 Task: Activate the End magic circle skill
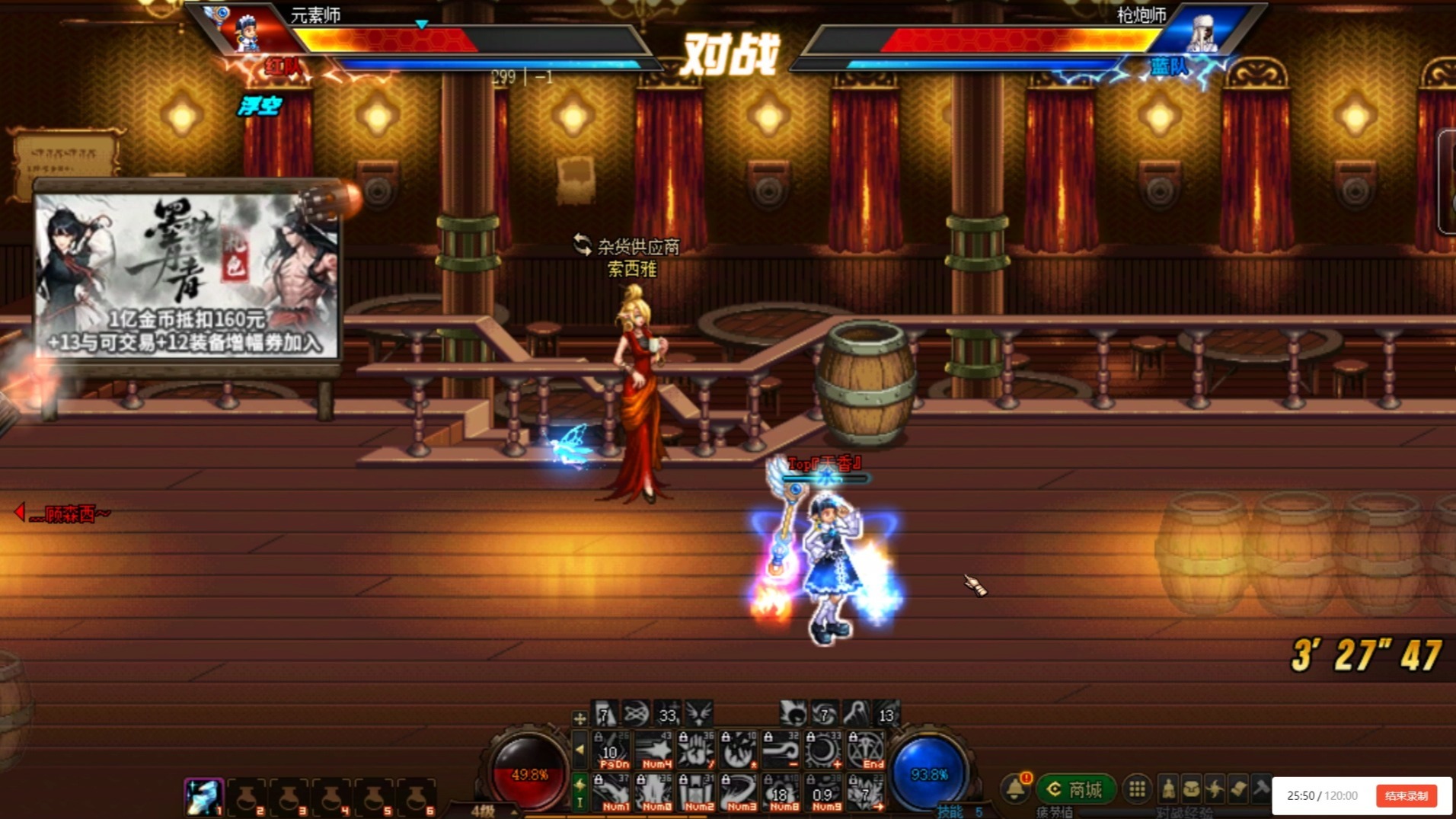coord(867,750)
